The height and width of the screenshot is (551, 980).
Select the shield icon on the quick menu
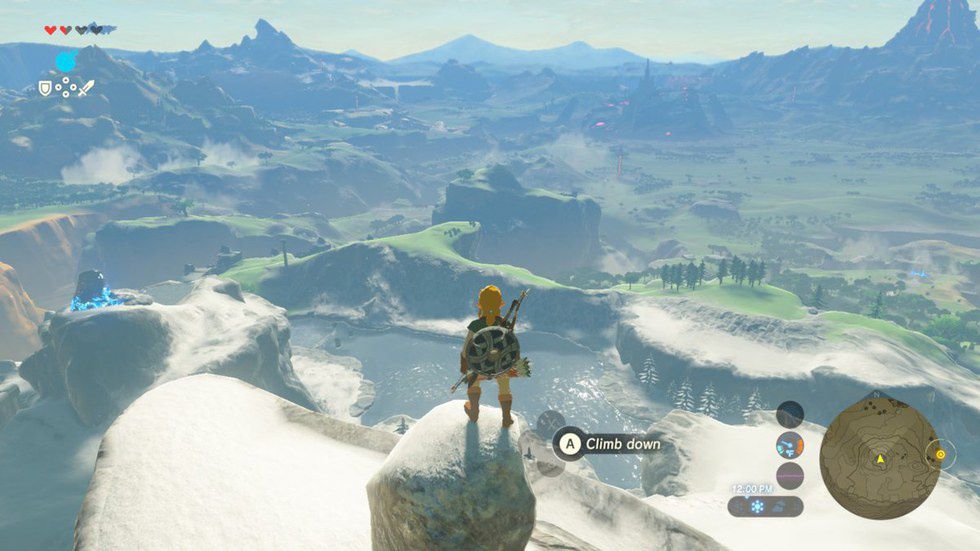click(44, 88)
